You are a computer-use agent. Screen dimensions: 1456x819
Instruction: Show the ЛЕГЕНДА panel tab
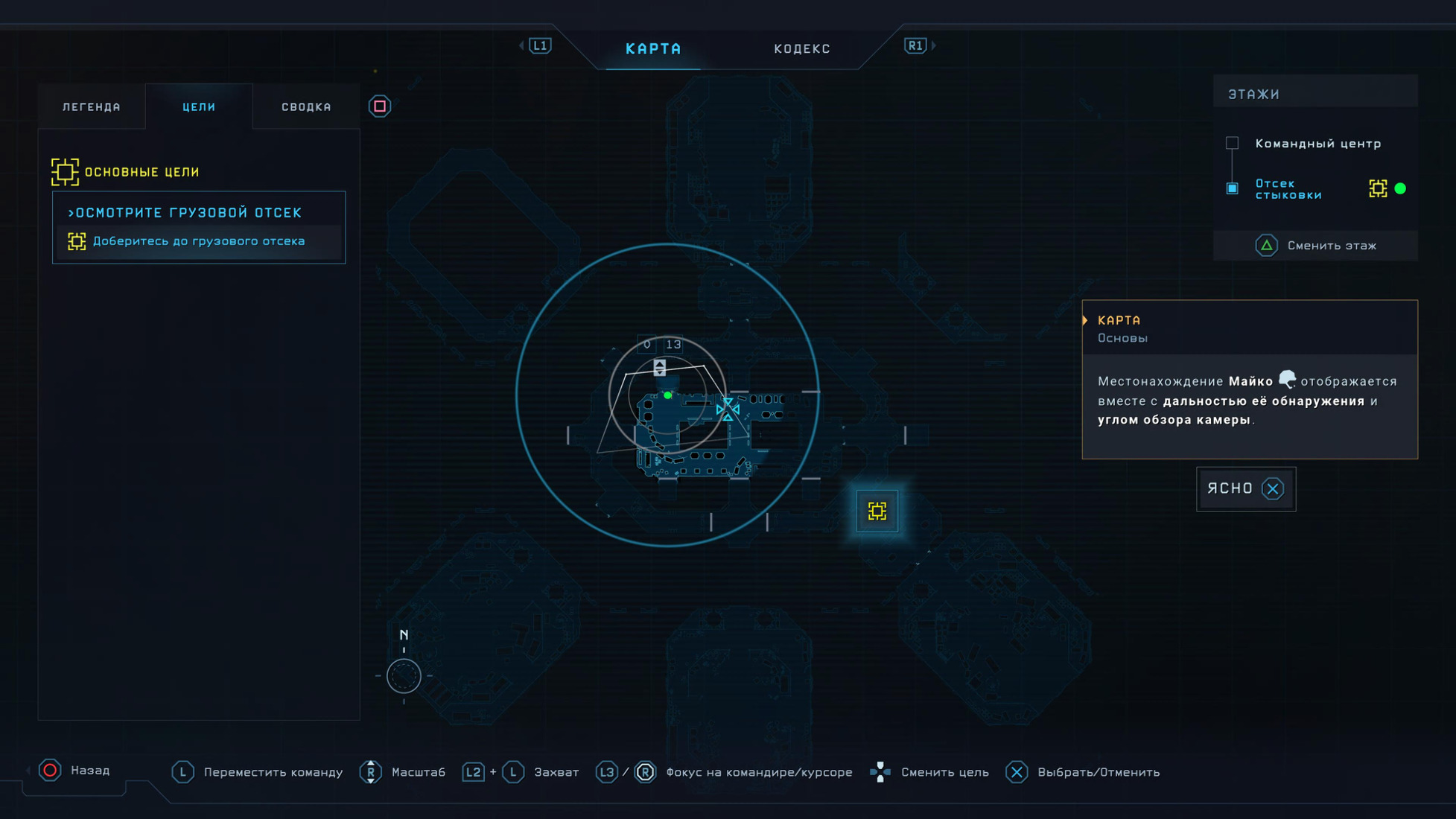(x=92, y=107)
